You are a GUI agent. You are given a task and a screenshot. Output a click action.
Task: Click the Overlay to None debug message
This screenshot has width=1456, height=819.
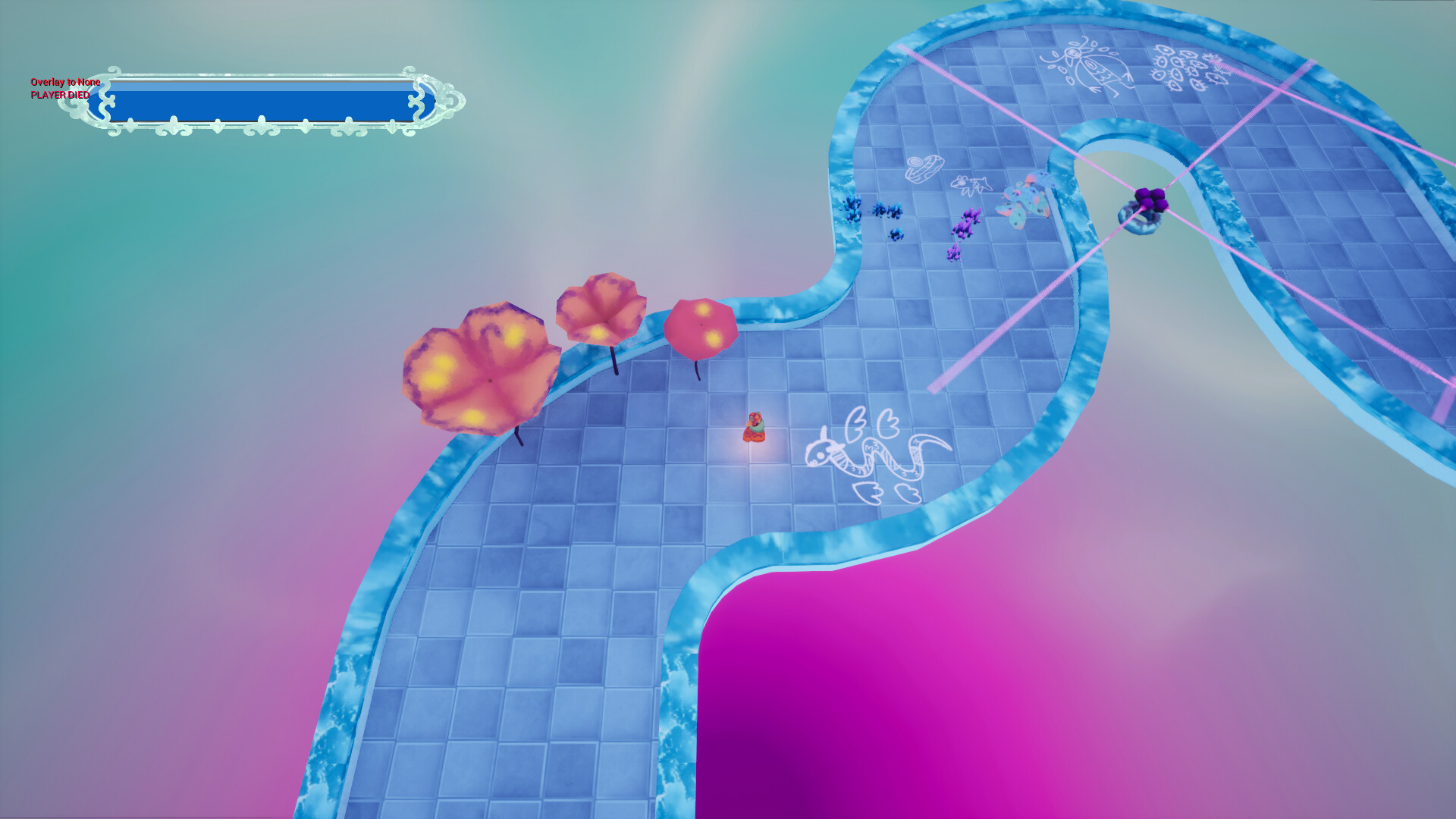(x=64, y=81)
